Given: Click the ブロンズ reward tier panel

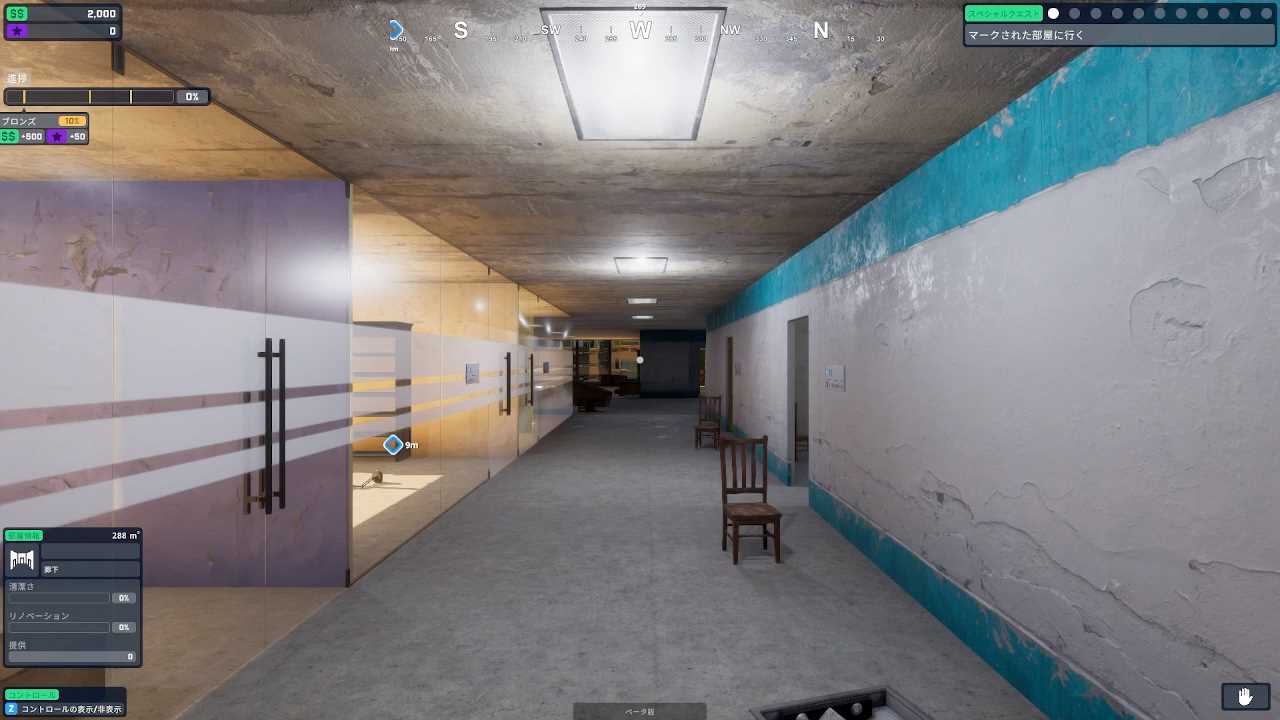Looking at the screenshot, I should coord(44,128).
